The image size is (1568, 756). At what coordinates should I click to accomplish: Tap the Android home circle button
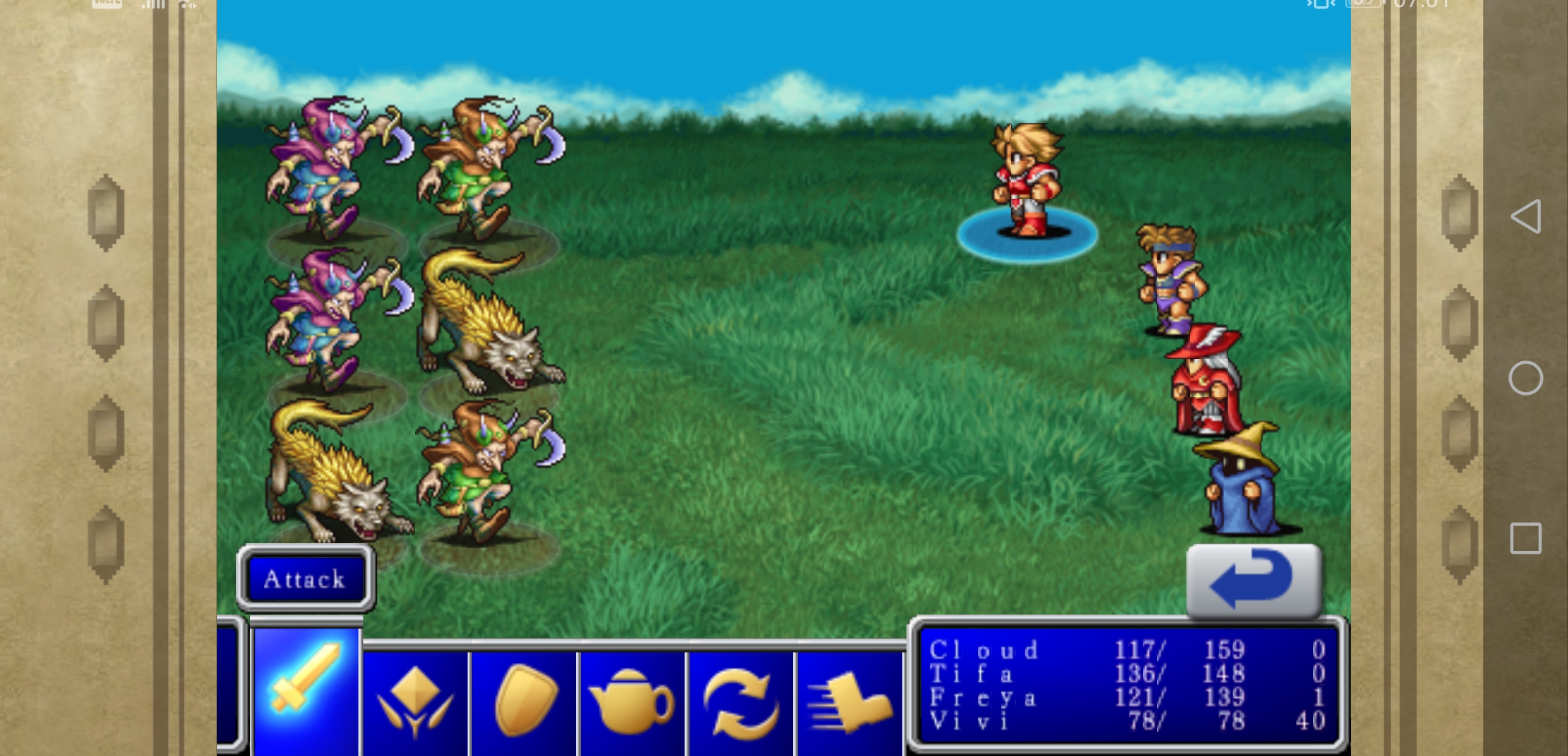(x=1526, y=378)
